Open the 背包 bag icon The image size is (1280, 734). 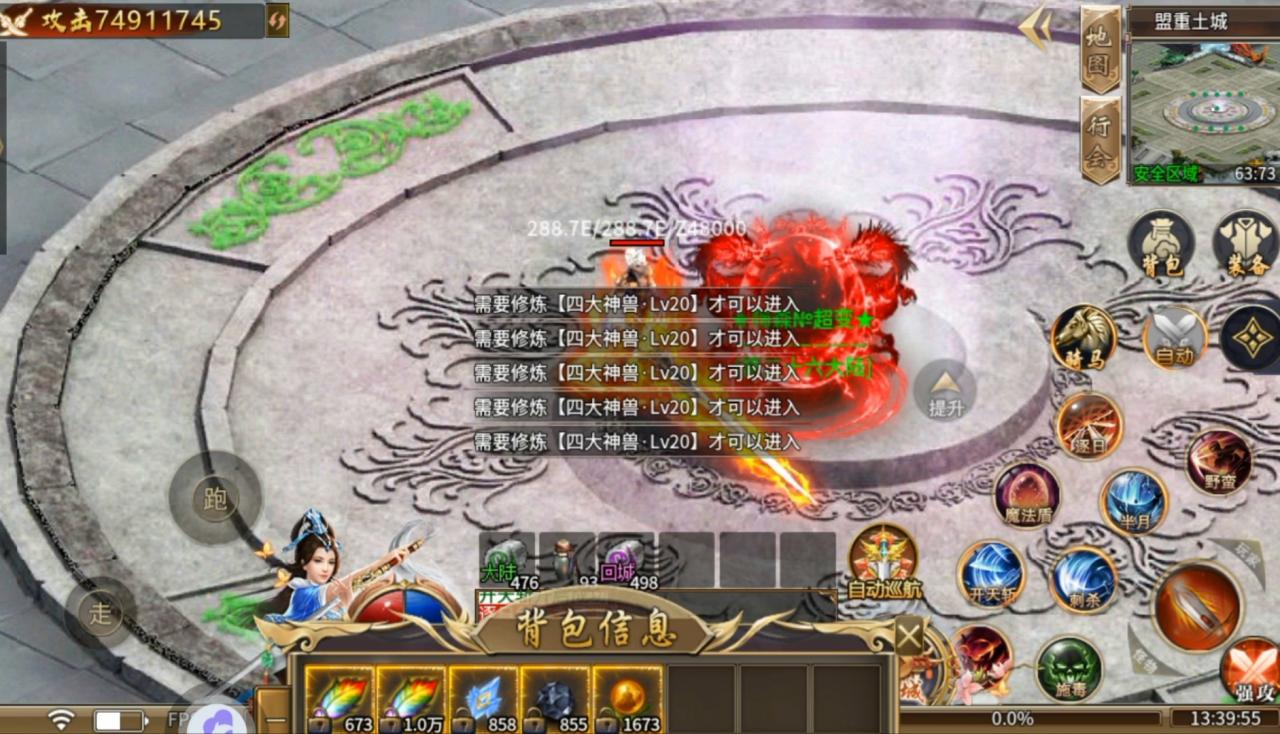tap(1161, 243)
